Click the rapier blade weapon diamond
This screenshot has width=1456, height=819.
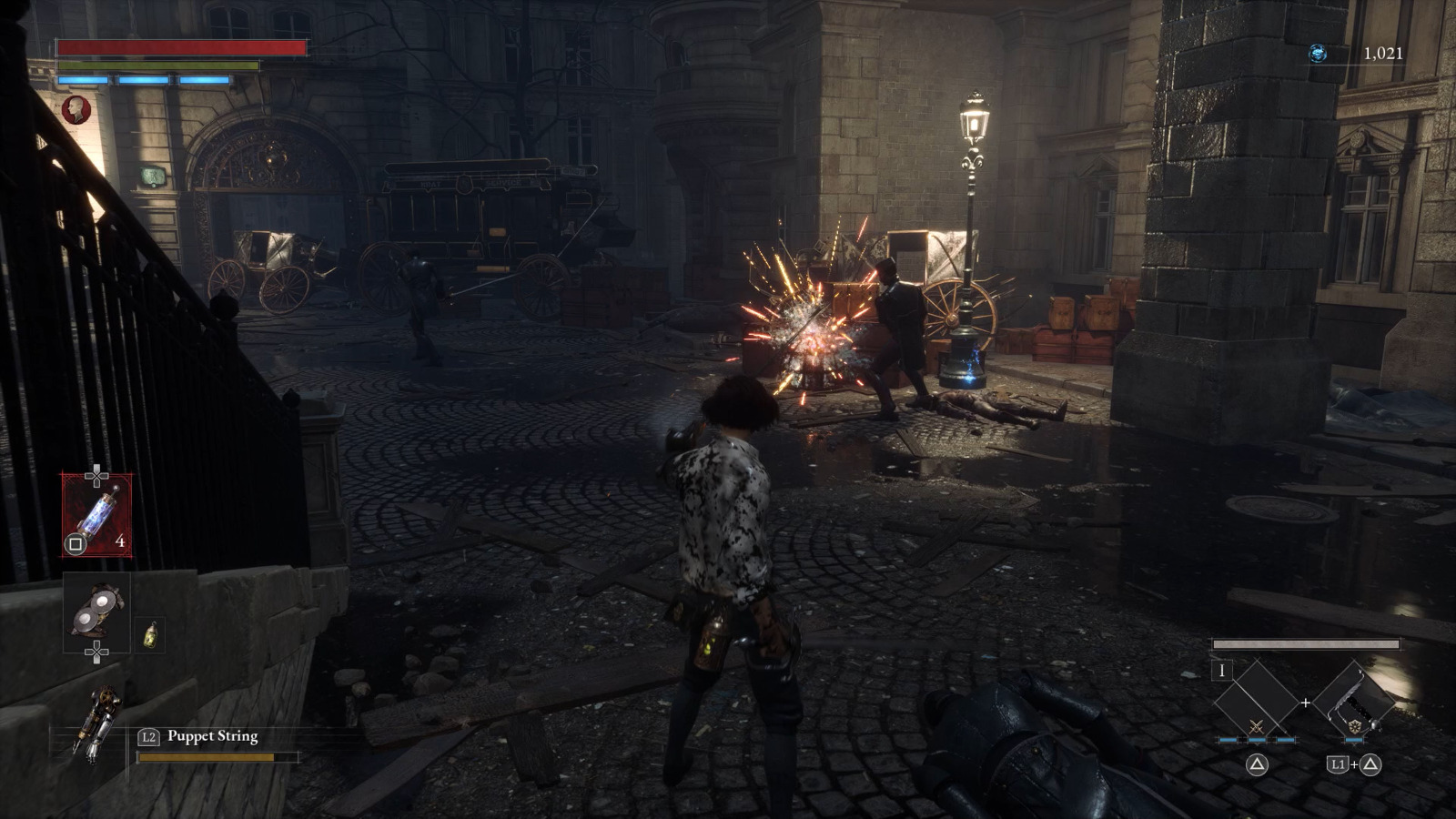(x=1256, y=702)
